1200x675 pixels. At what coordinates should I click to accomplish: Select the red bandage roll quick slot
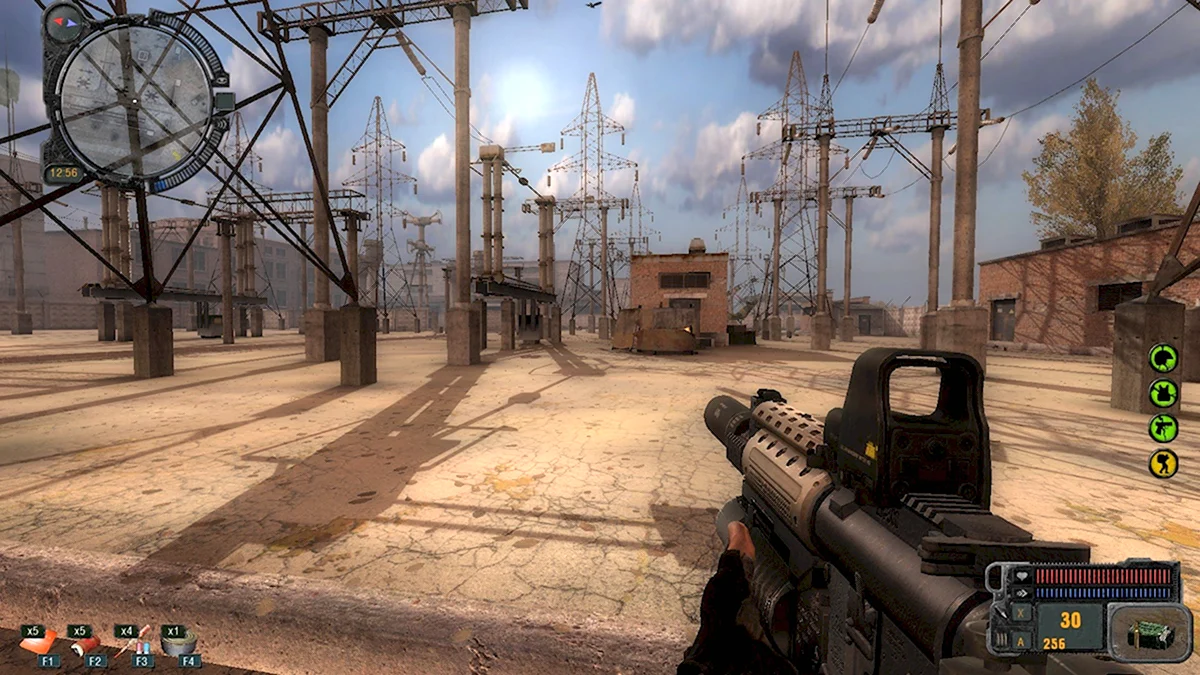[x=84, y=645]
